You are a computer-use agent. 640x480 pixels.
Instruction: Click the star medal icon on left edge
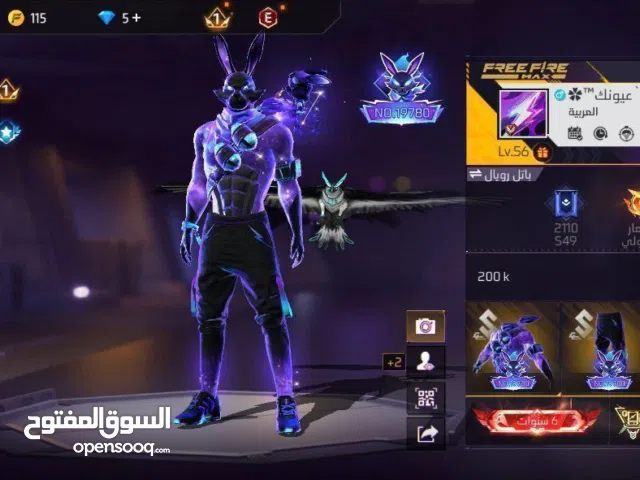click(x=8, y=131)
